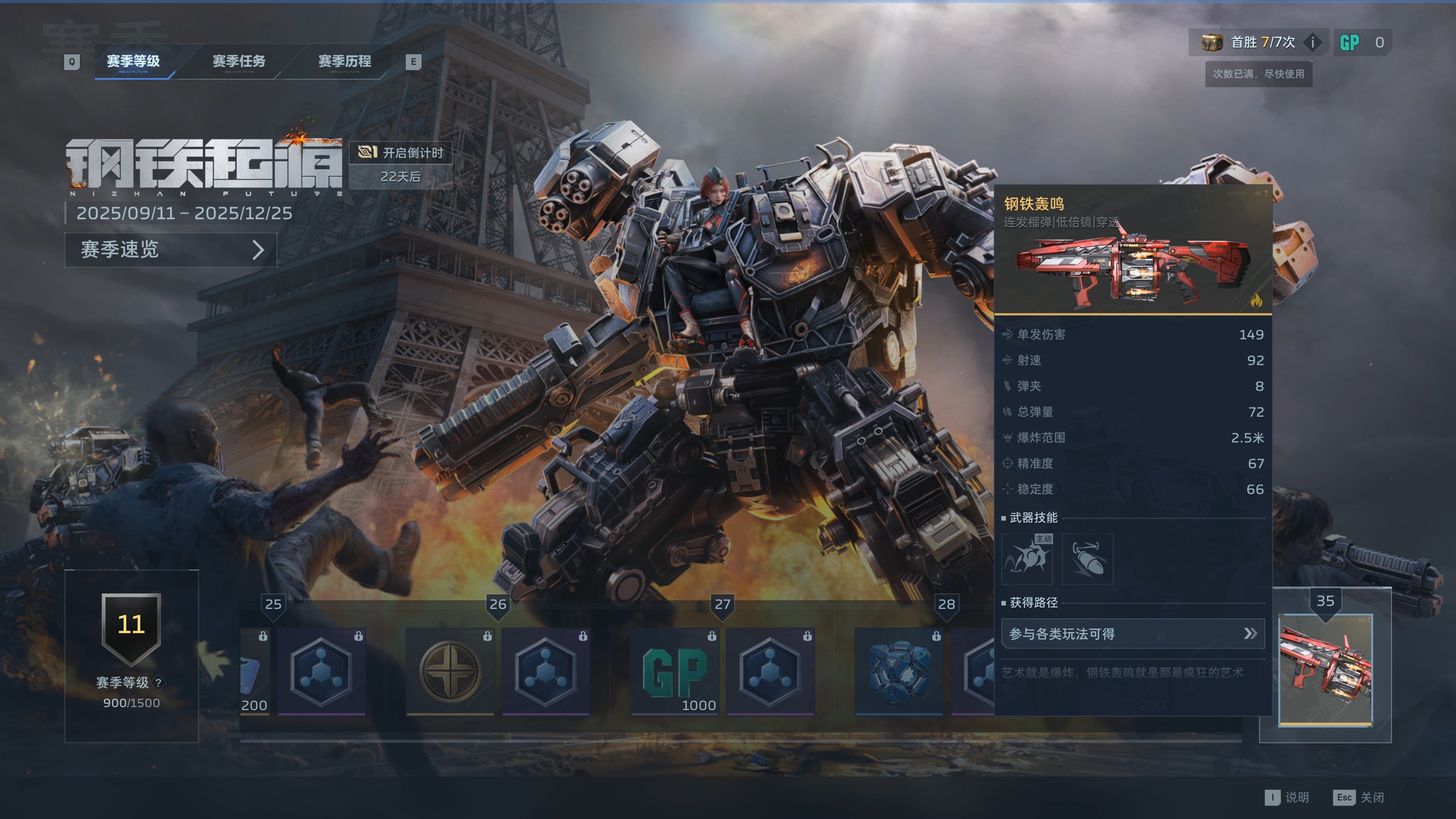
Task: Show the active weapon skill marked 主动
Action: click(1027, 559)
